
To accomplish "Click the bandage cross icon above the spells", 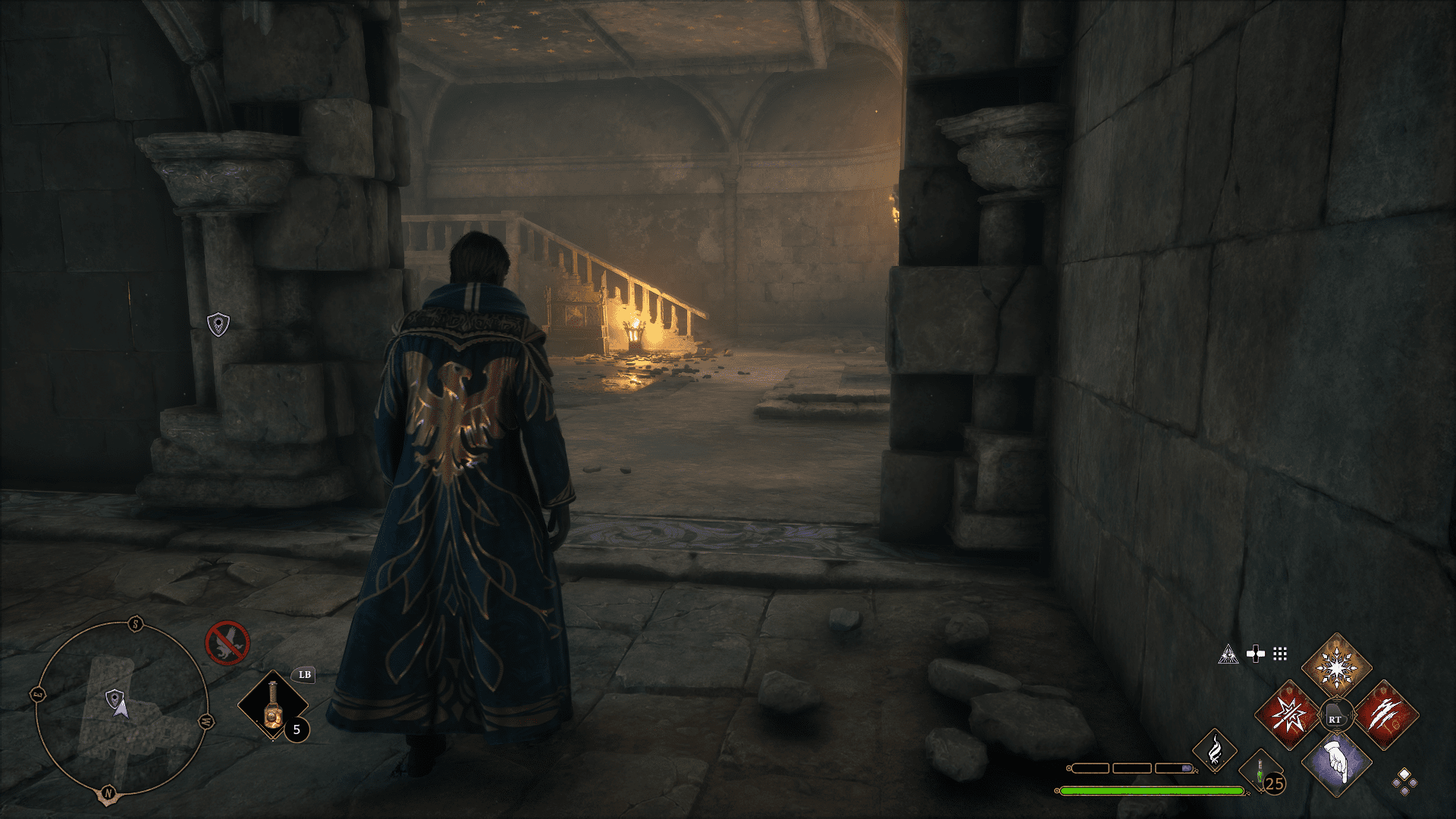I will [x=1257, y=653].
